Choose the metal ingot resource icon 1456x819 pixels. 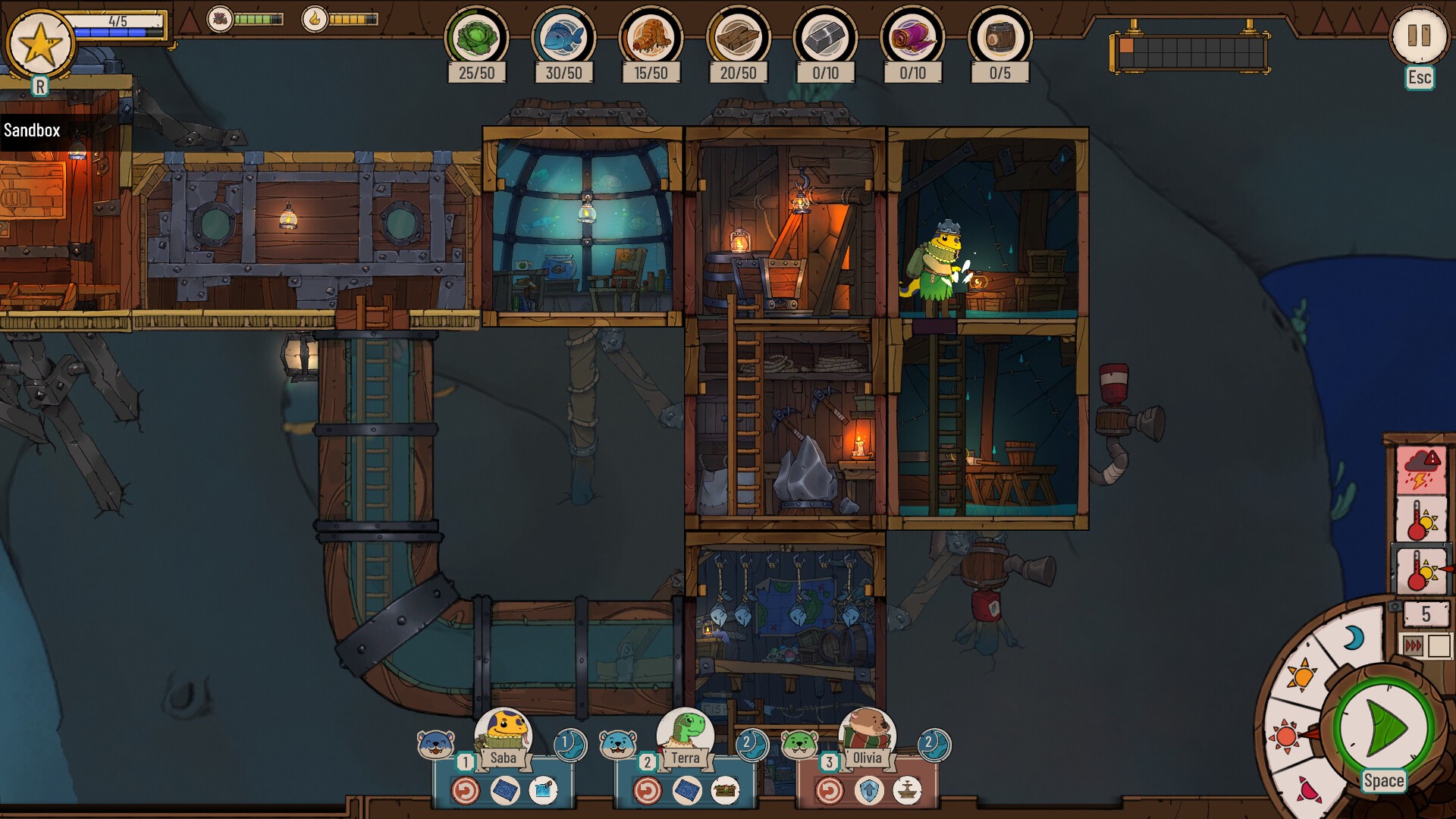825,38
